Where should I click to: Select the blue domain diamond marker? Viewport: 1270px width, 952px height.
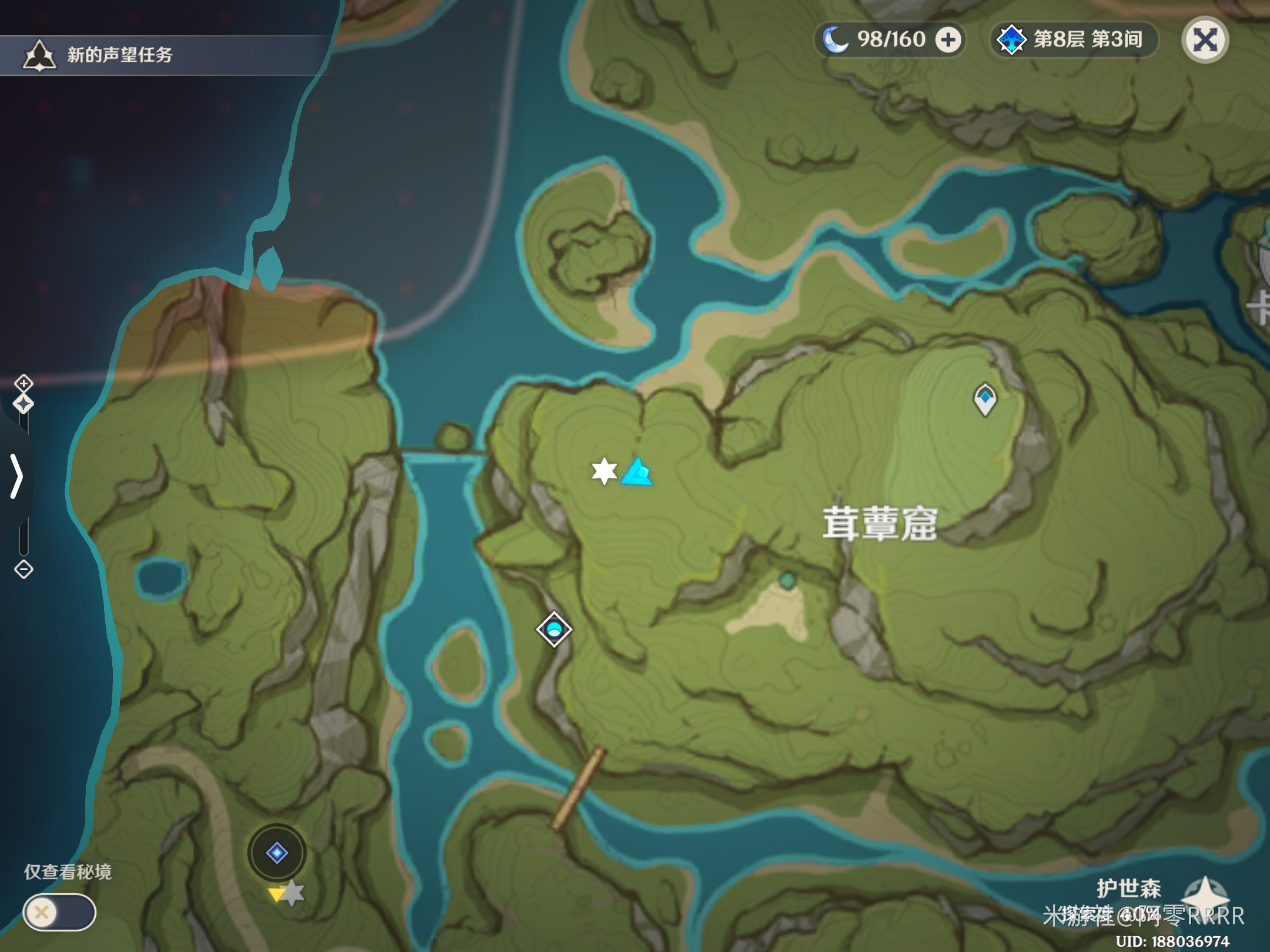pyautogui.click(x=554, y=629)
